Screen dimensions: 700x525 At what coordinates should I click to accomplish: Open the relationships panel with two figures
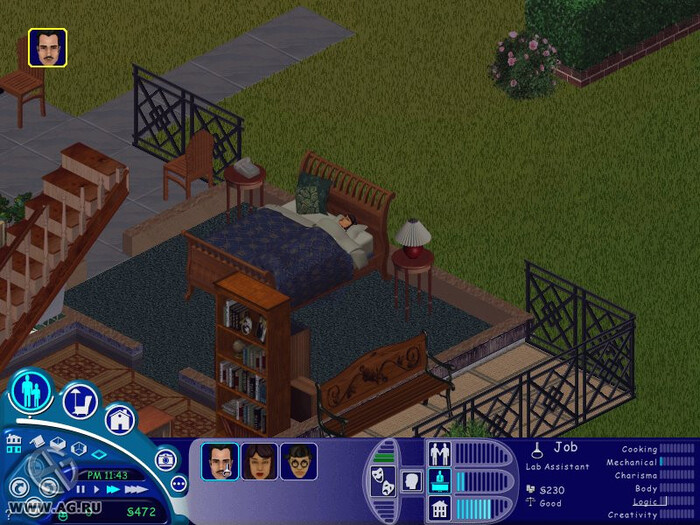(440, 453)
